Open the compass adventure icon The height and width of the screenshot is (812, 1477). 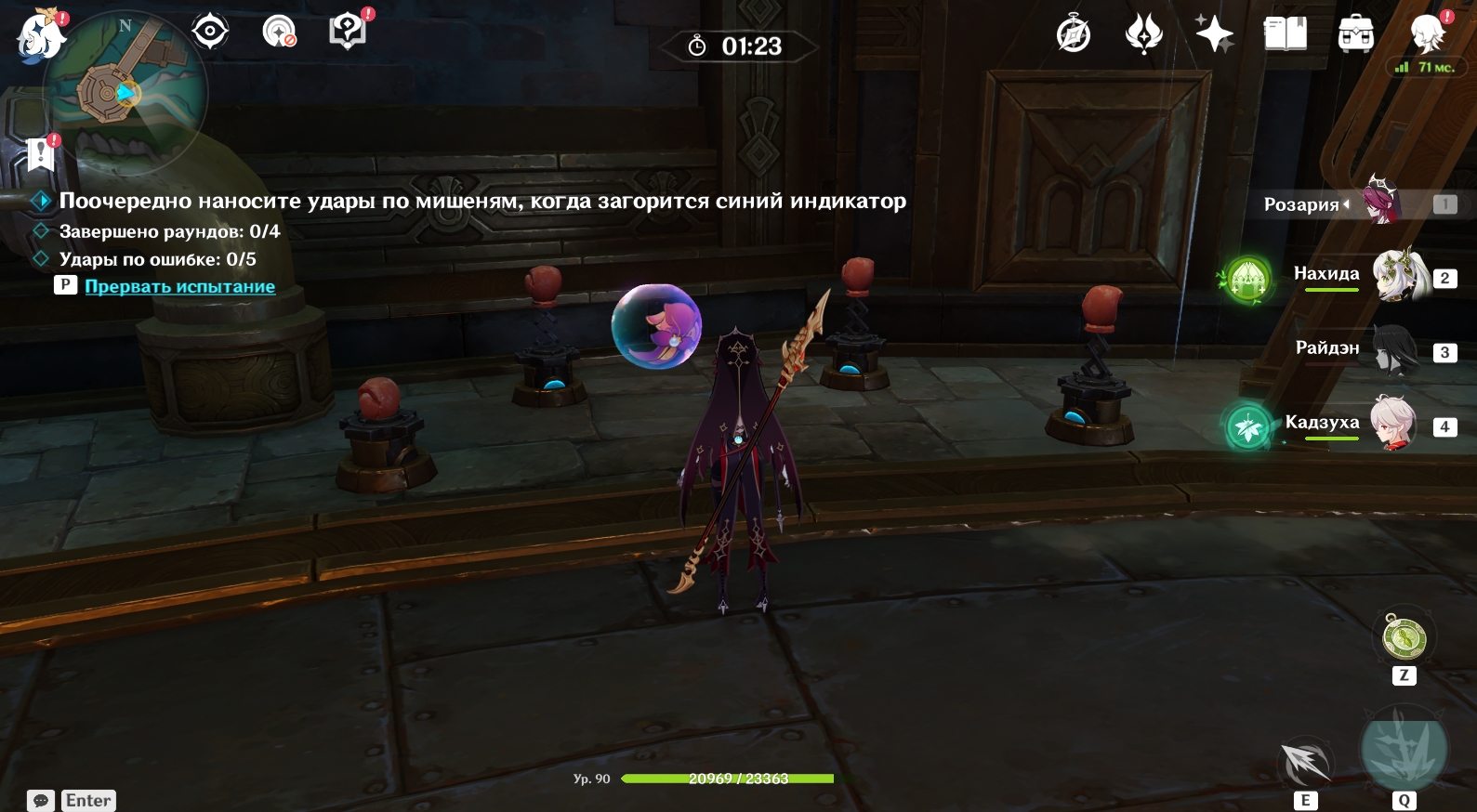1074,35
